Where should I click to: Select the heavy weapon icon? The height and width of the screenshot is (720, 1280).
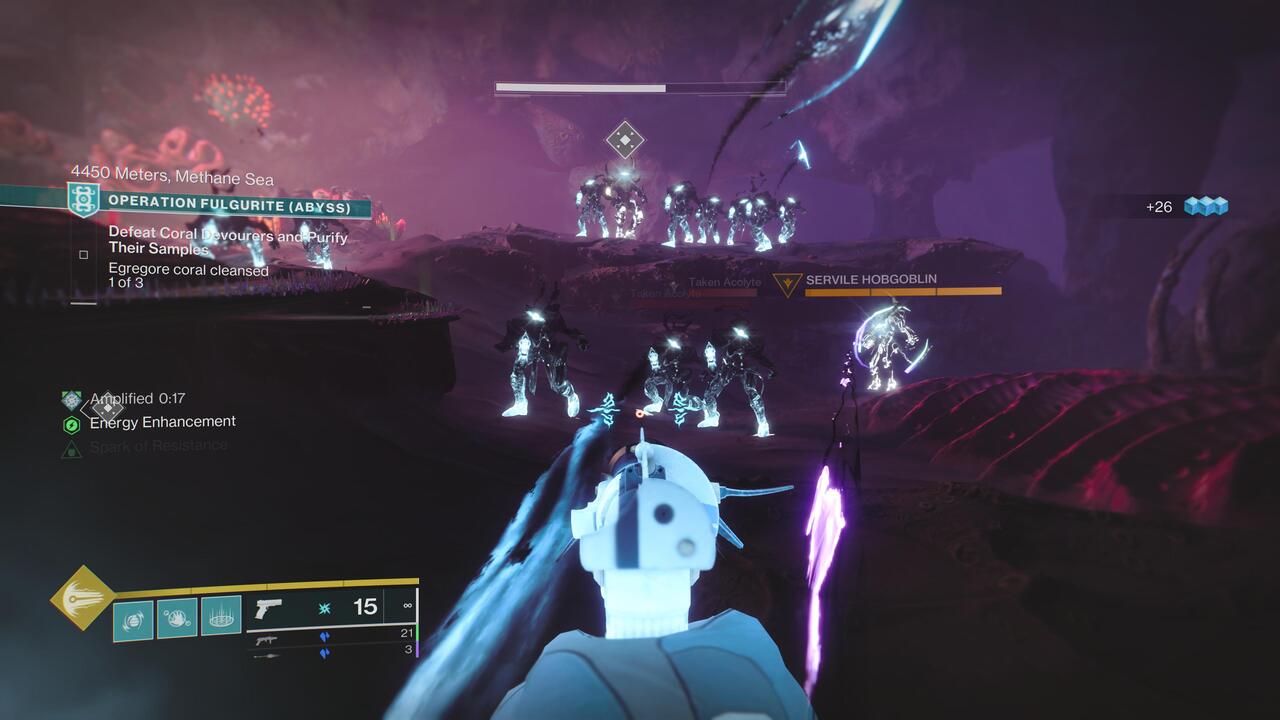point(268,655)
